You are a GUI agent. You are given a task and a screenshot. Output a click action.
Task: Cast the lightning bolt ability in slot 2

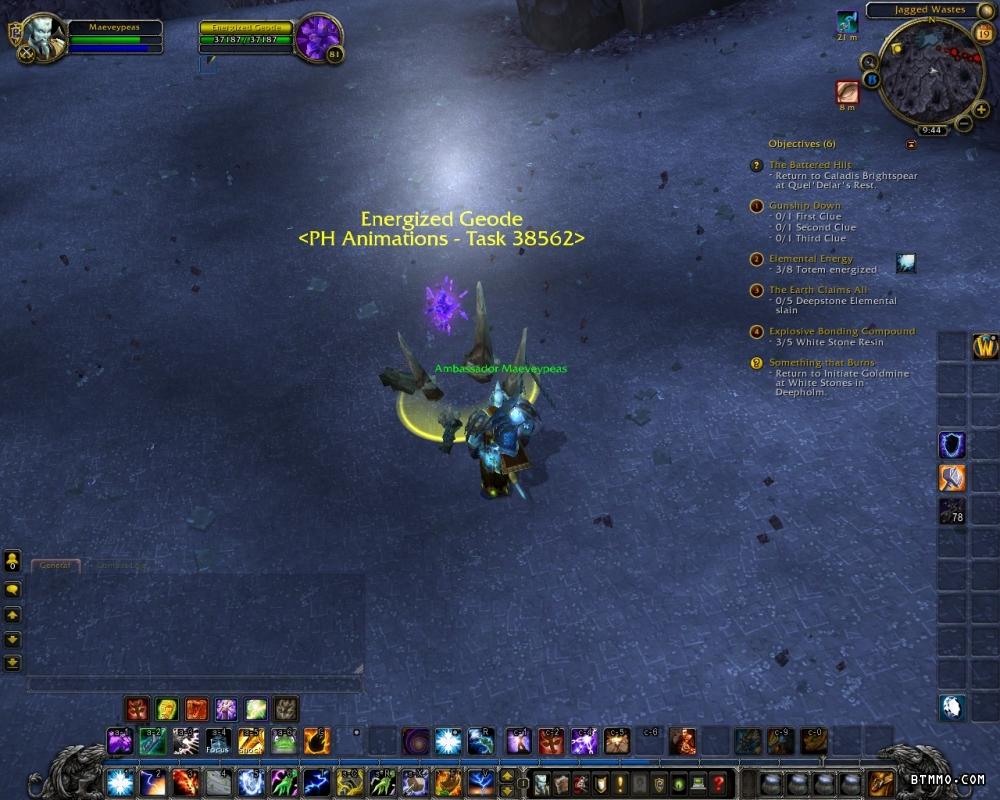(152, 781)
